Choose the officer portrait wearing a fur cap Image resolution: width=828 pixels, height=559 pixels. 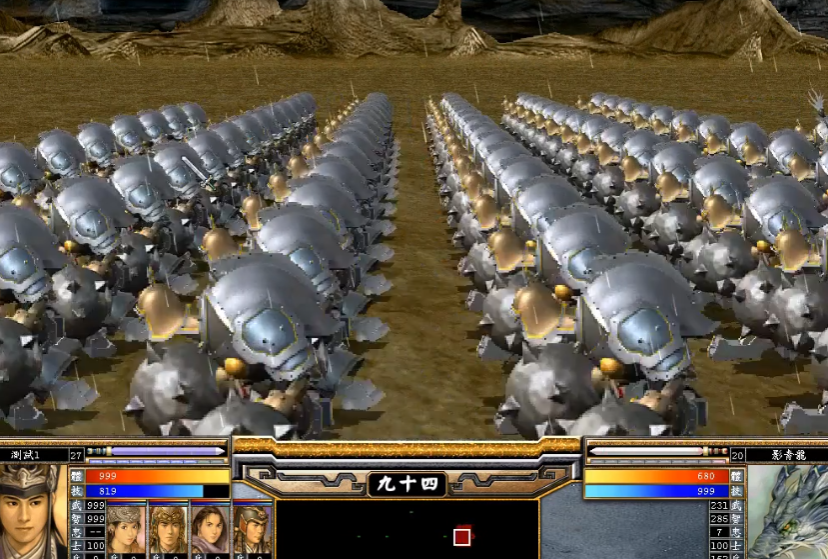126,530
